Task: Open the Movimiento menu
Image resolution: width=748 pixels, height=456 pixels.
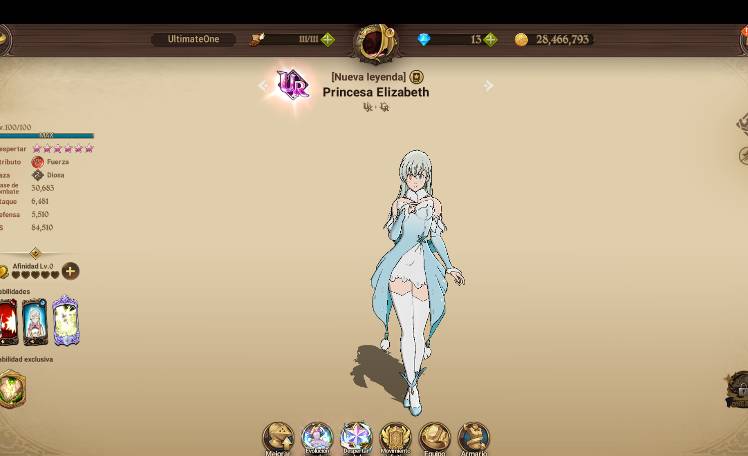Action: click(x=395, y=437)
